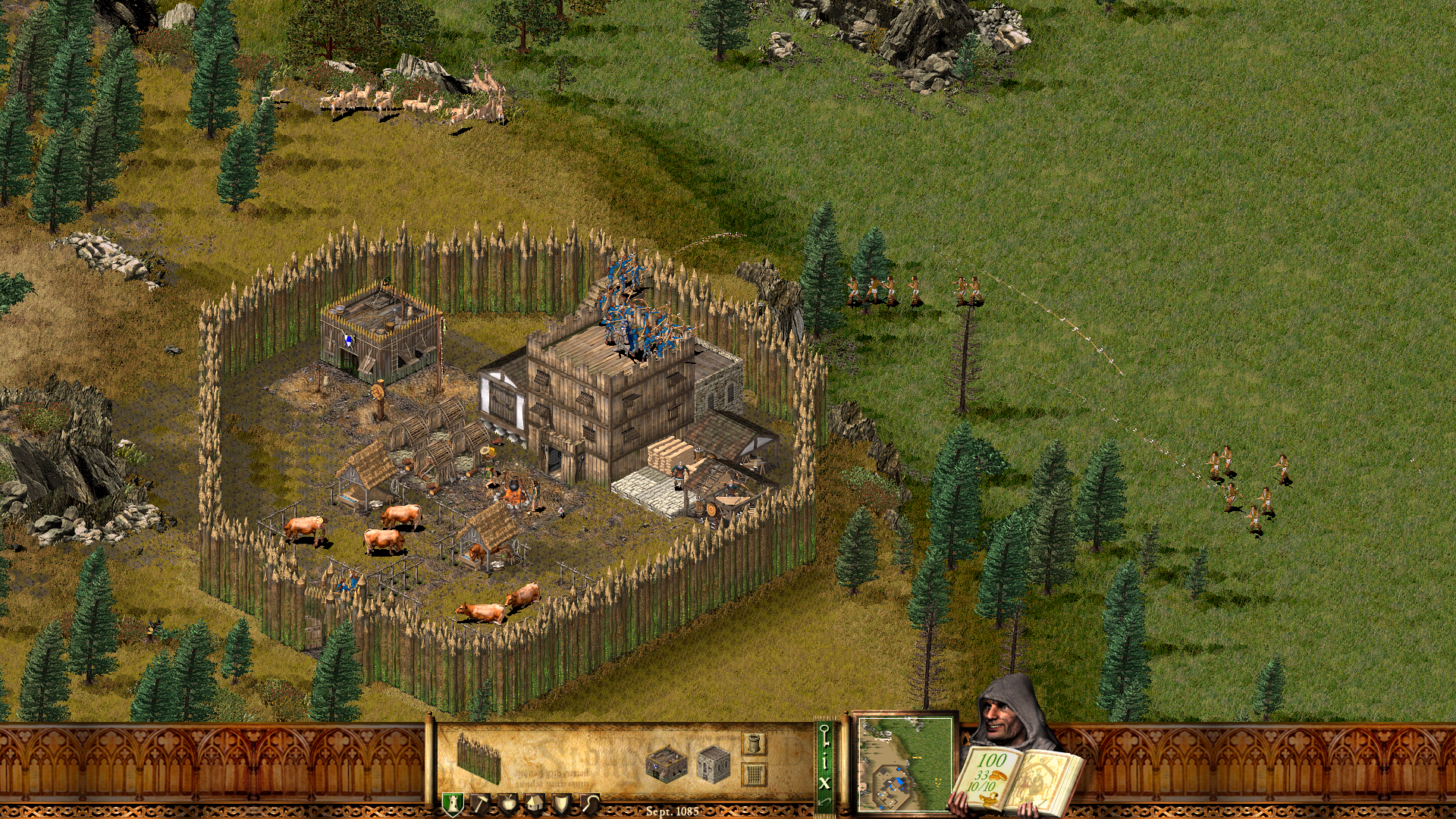Image resolution: width=1456 pixels, height=819 pixels.
Task: Click the gold count in the scribe's book
Action: pos(991,761)
